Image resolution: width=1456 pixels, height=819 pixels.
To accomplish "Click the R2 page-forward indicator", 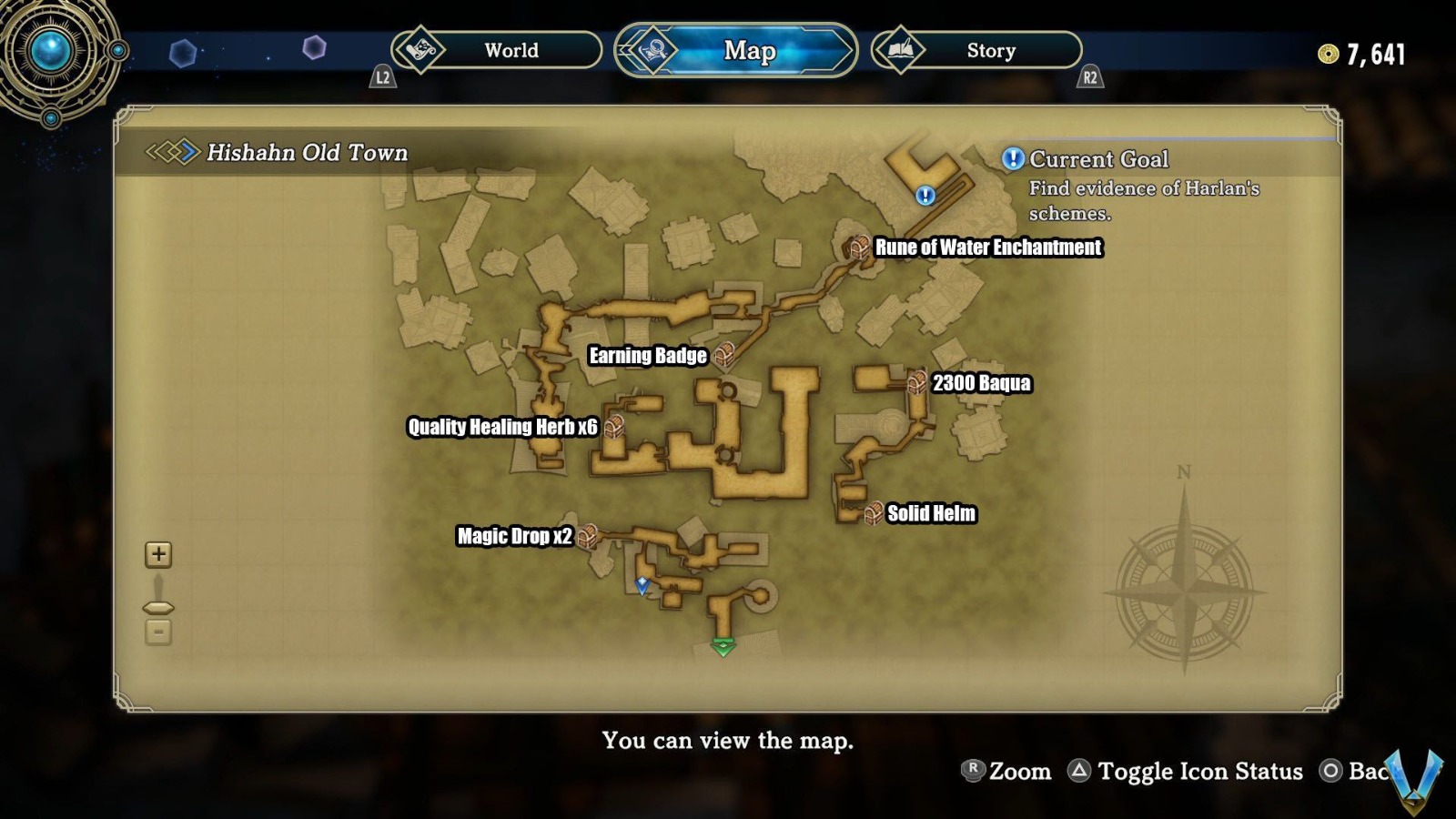I will tap(1089, 78).
